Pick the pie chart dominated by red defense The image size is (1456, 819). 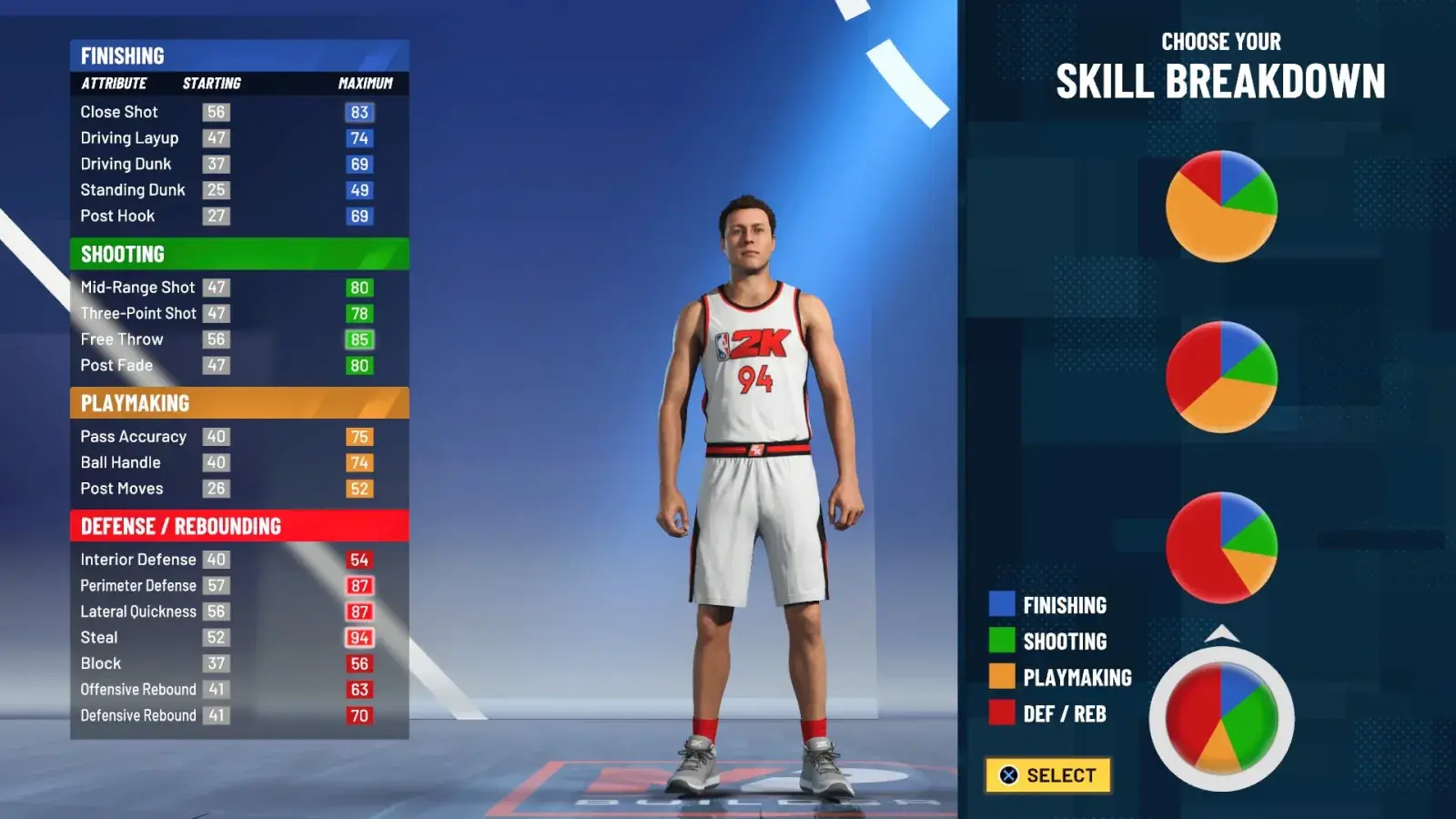[1221, 547]
